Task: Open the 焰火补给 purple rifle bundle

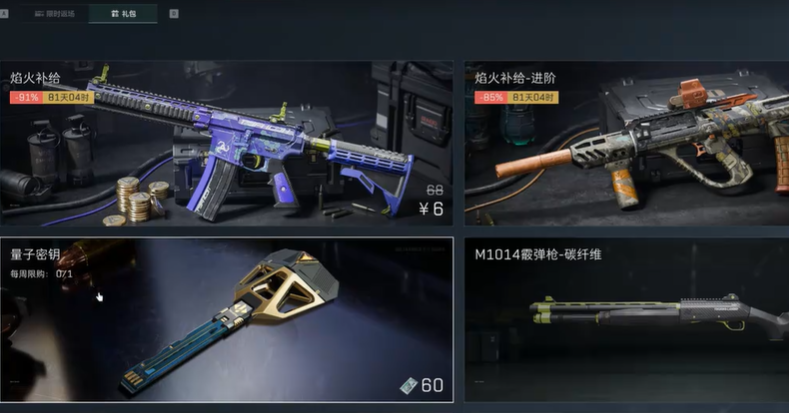Action: point(227,143)
